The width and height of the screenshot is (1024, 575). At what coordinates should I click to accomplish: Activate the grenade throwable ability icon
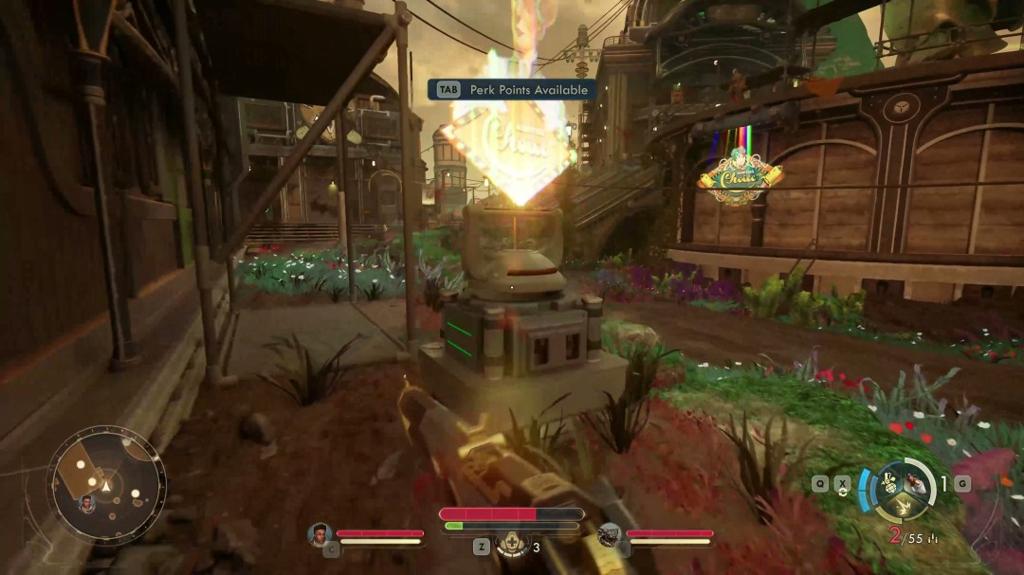(x=891, y=484)
